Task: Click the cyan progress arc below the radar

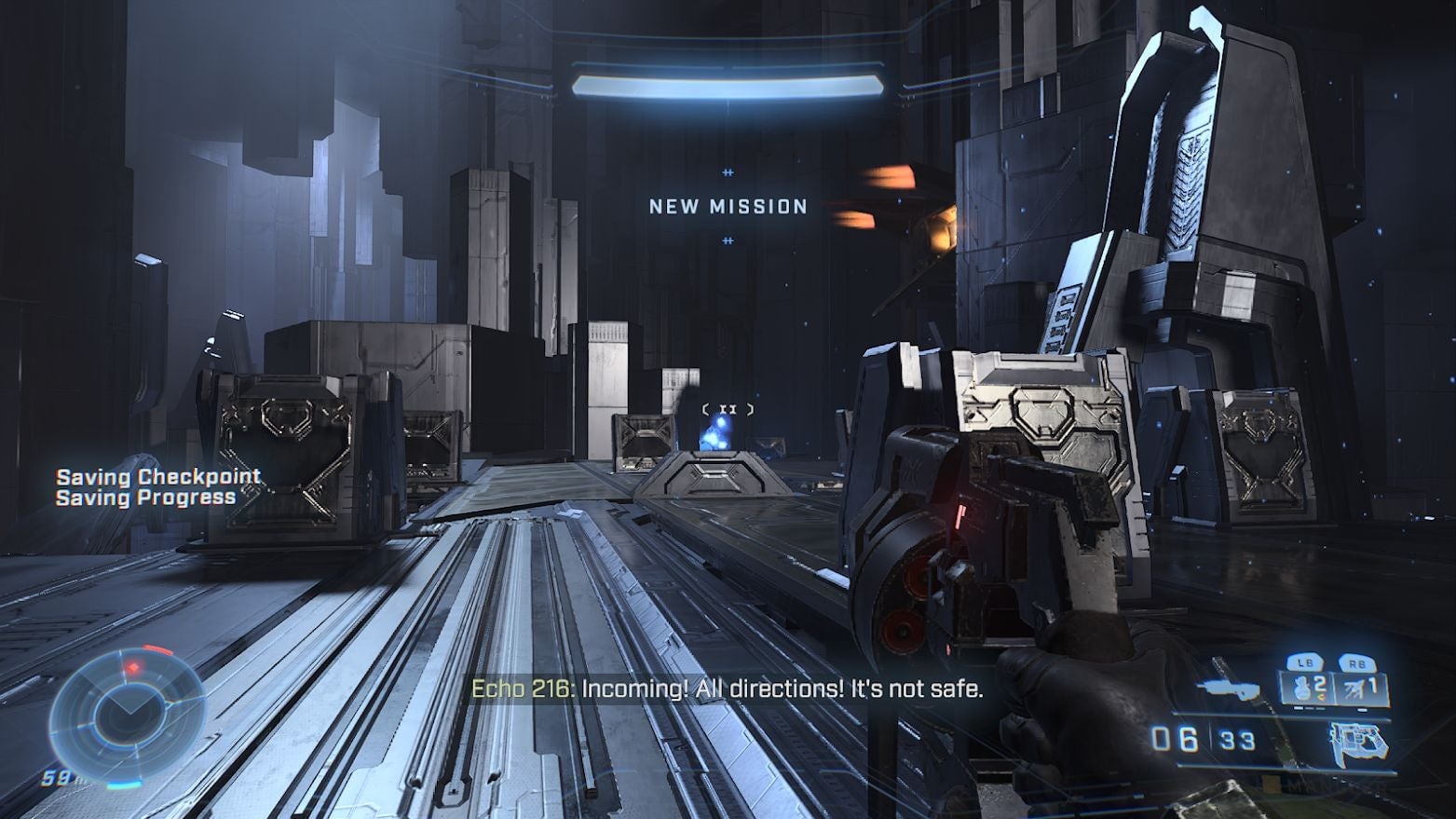Action: (125, 784)
